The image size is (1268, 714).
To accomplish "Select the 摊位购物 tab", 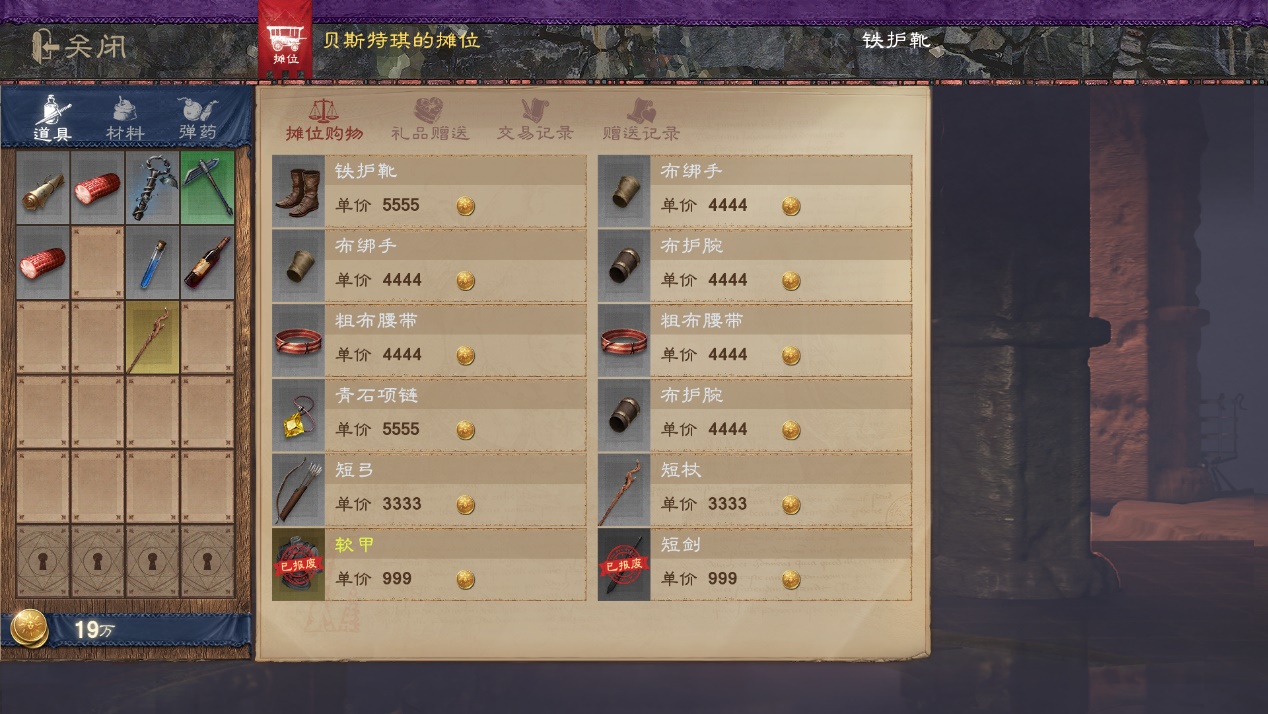I will [x=324, y=120].
